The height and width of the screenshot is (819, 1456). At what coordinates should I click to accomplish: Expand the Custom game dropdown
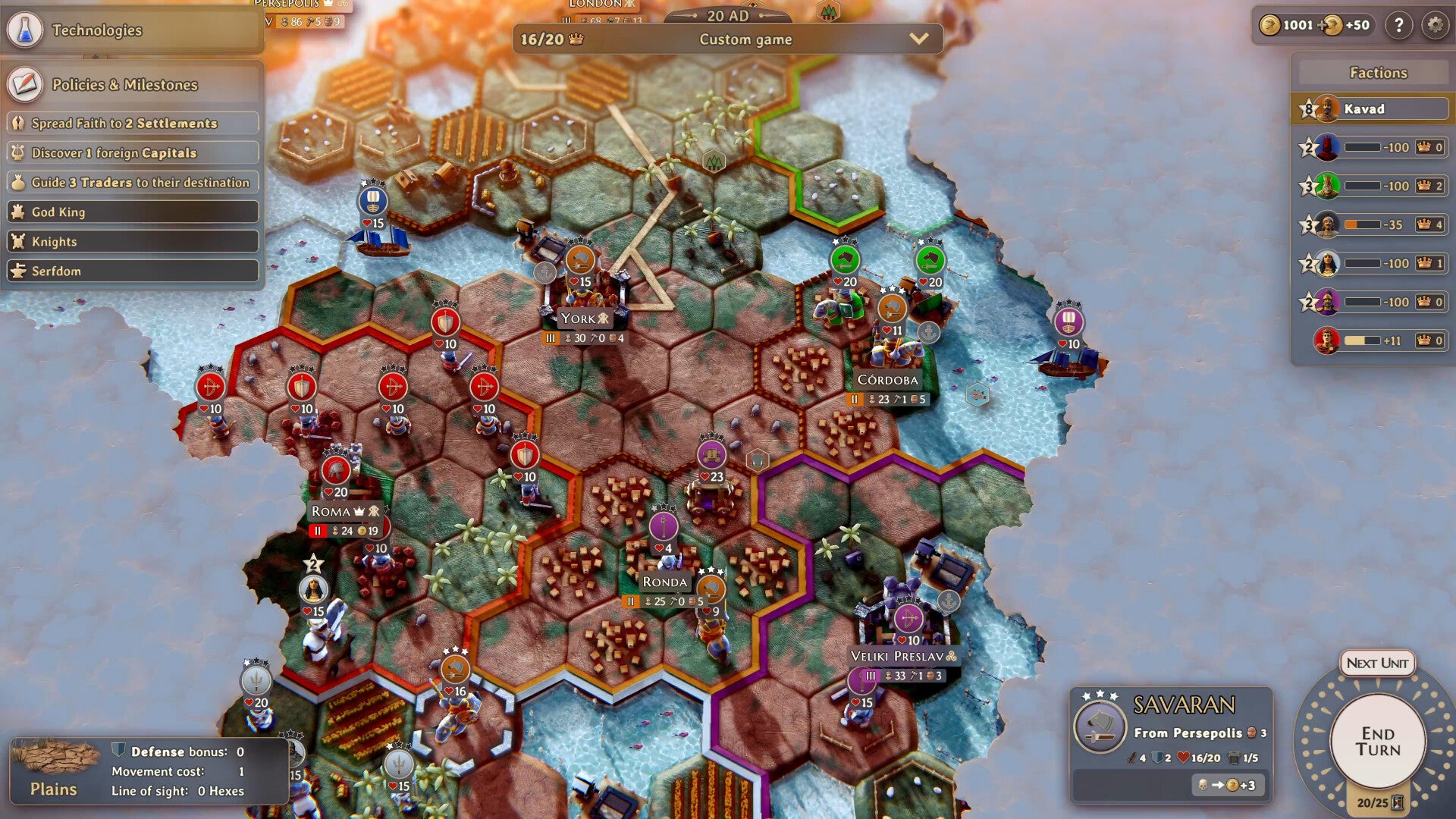pos(918,39)
